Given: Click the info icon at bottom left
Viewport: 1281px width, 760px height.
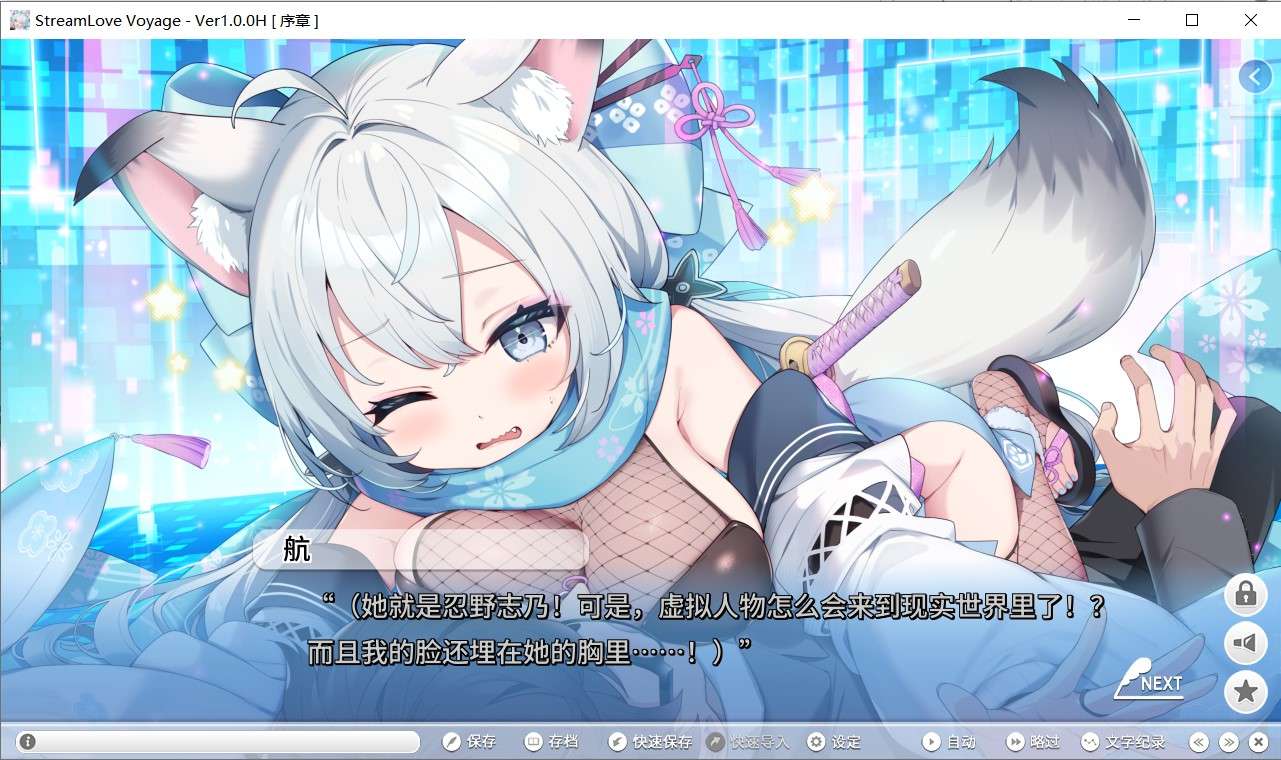Looking at the screenshot, I should pos(26,741).
